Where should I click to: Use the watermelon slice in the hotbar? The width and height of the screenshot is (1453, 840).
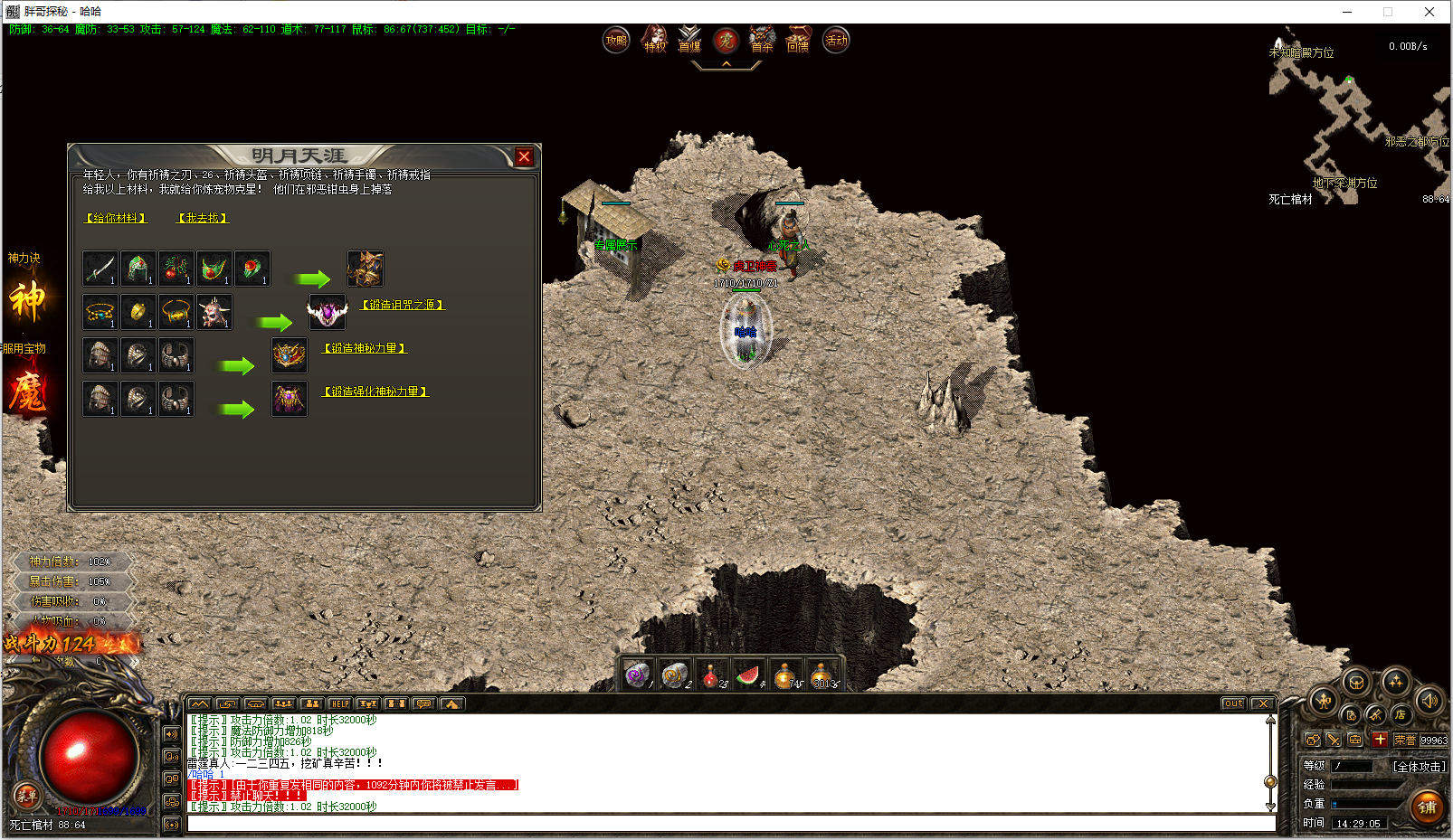[x=748, y=675]
